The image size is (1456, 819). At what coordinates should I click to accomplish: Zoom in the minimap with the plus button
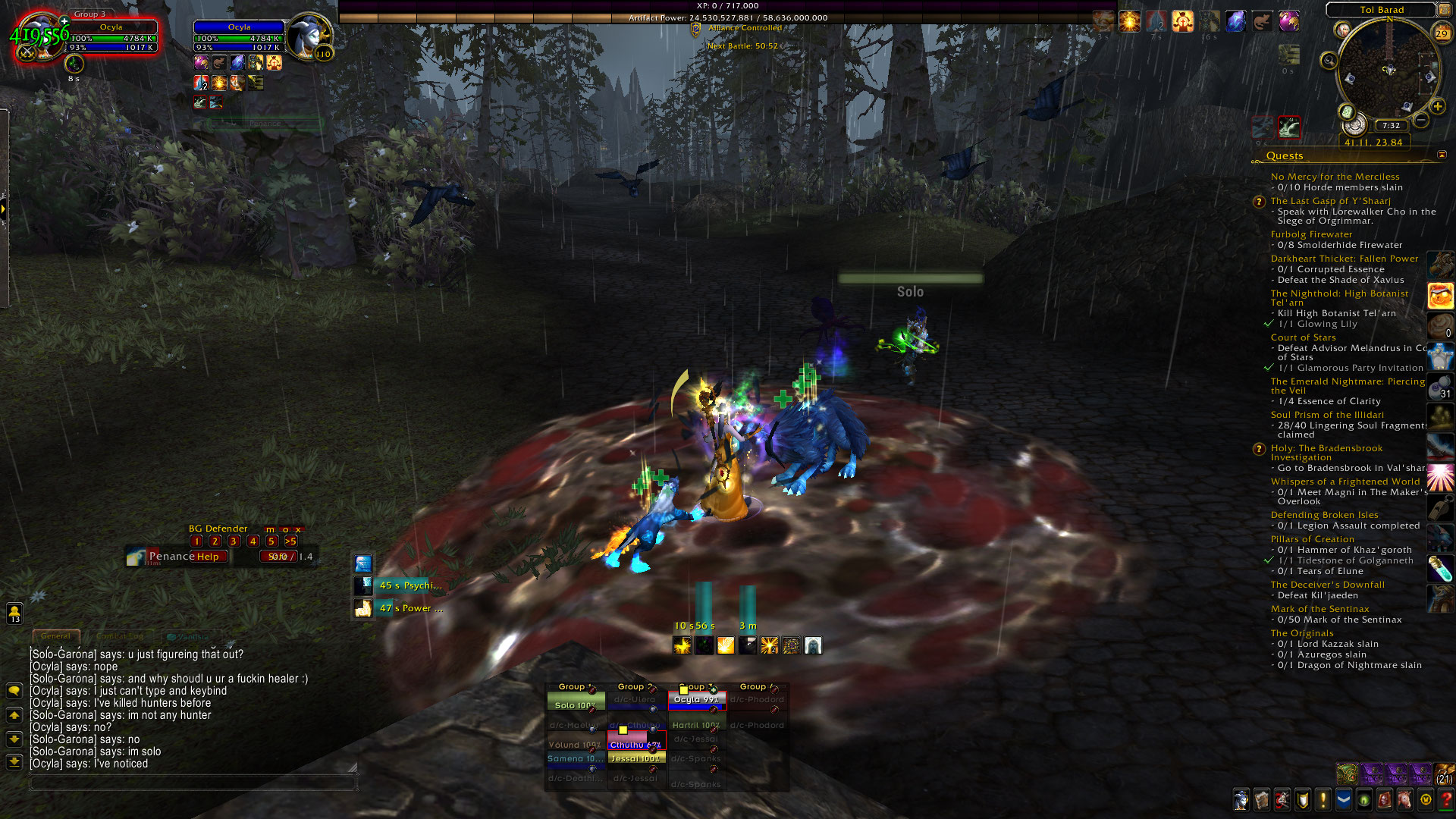[1437, 107]
